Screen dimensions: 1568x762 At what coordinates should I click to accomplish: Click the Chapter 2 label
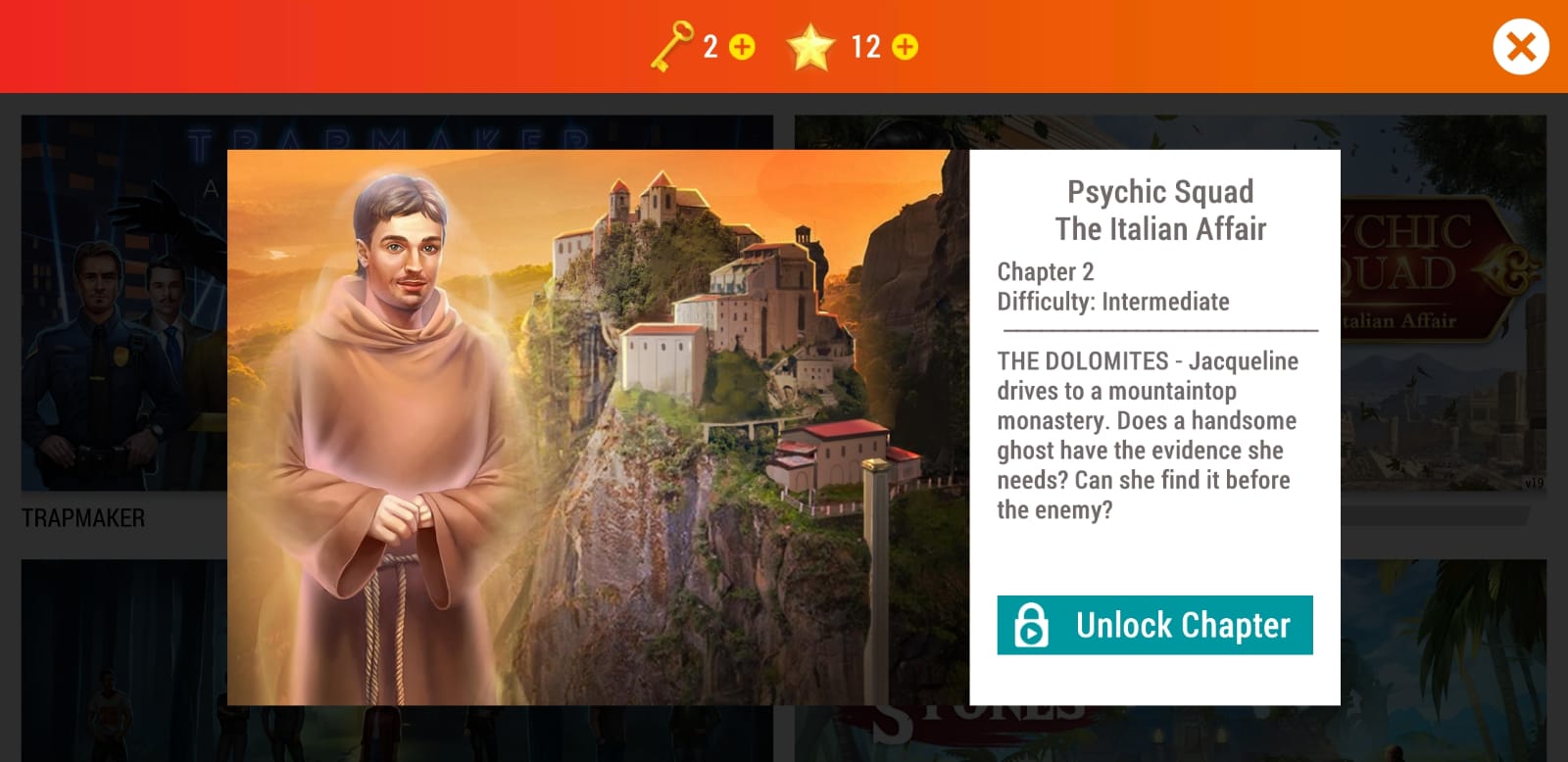coord(1045,271)
